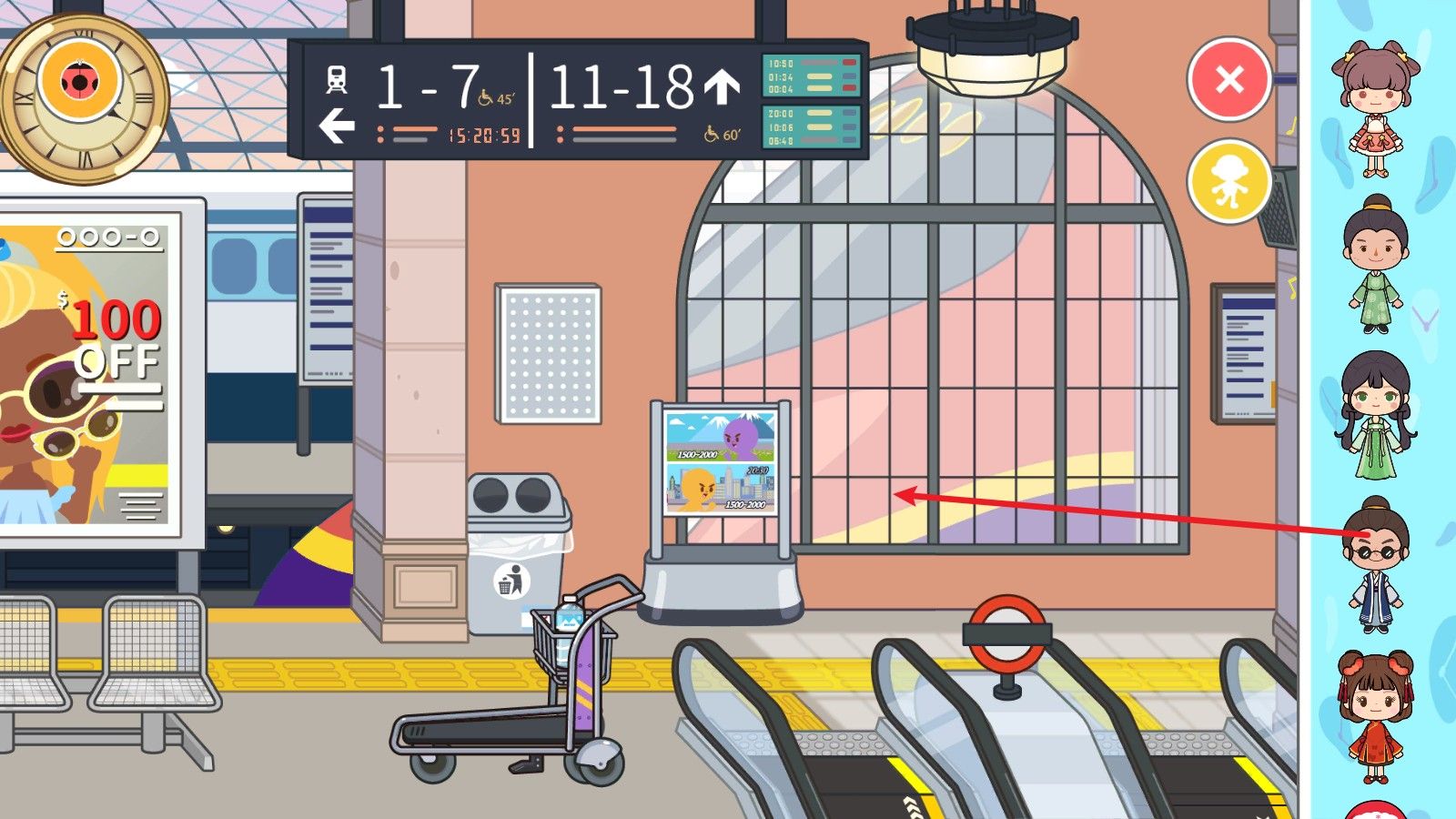Select the character wearing round sunglasses
Screen dimensions: 1456x819
point(1375,564)
